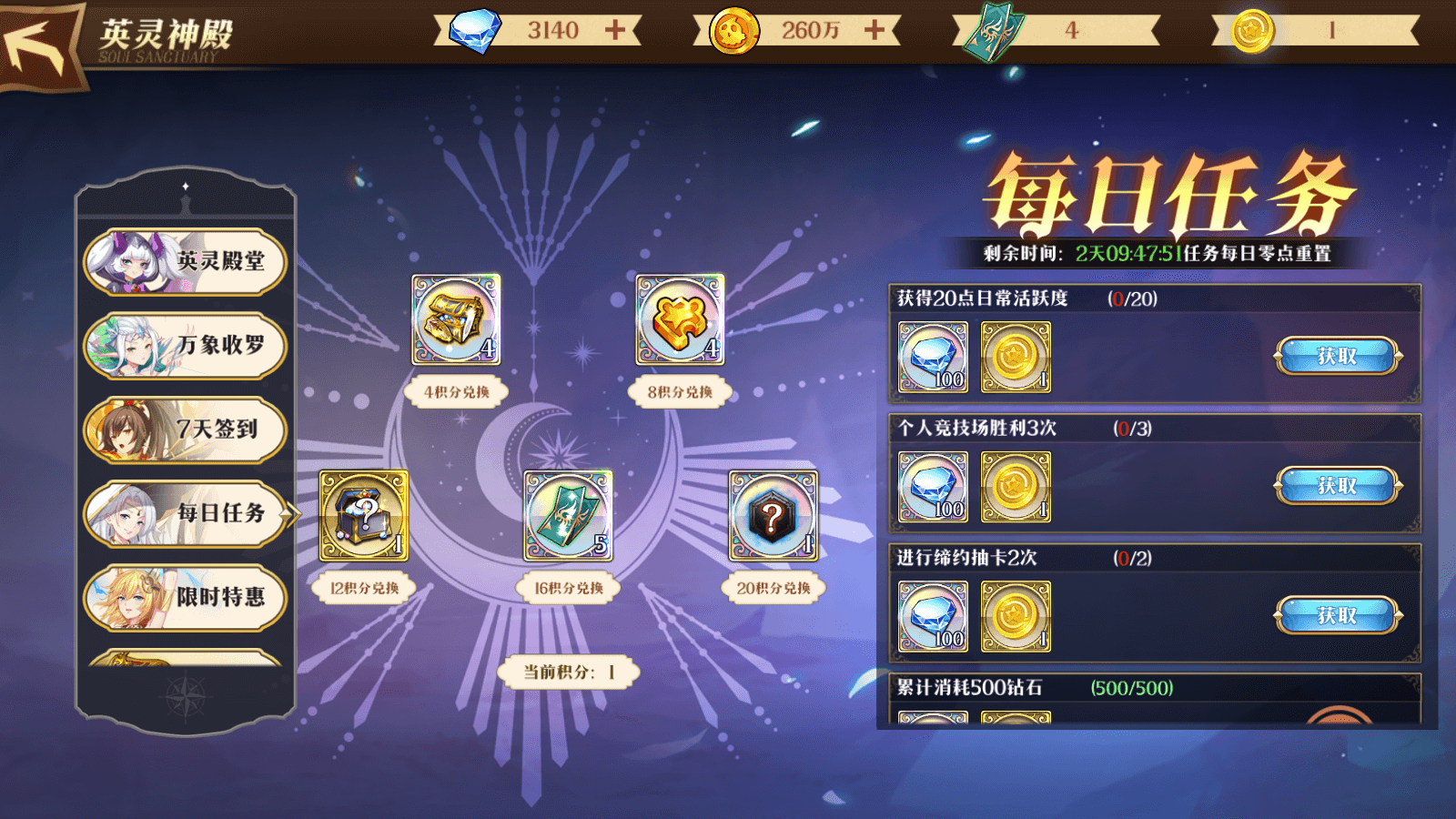Click the plus to purchase diamonds
Screen dimensions: 1456x819
click(x=615, y=29)
